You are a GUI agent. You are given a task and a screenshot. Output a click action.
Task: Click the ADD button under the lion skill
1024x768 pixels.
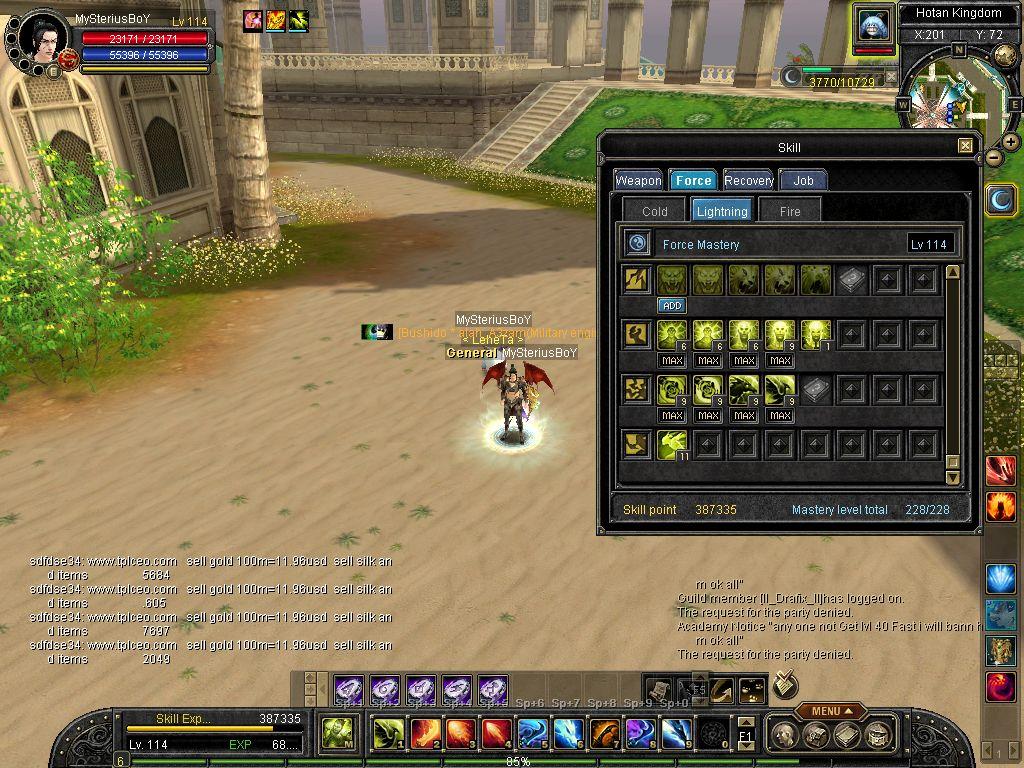tap(672, 305)
